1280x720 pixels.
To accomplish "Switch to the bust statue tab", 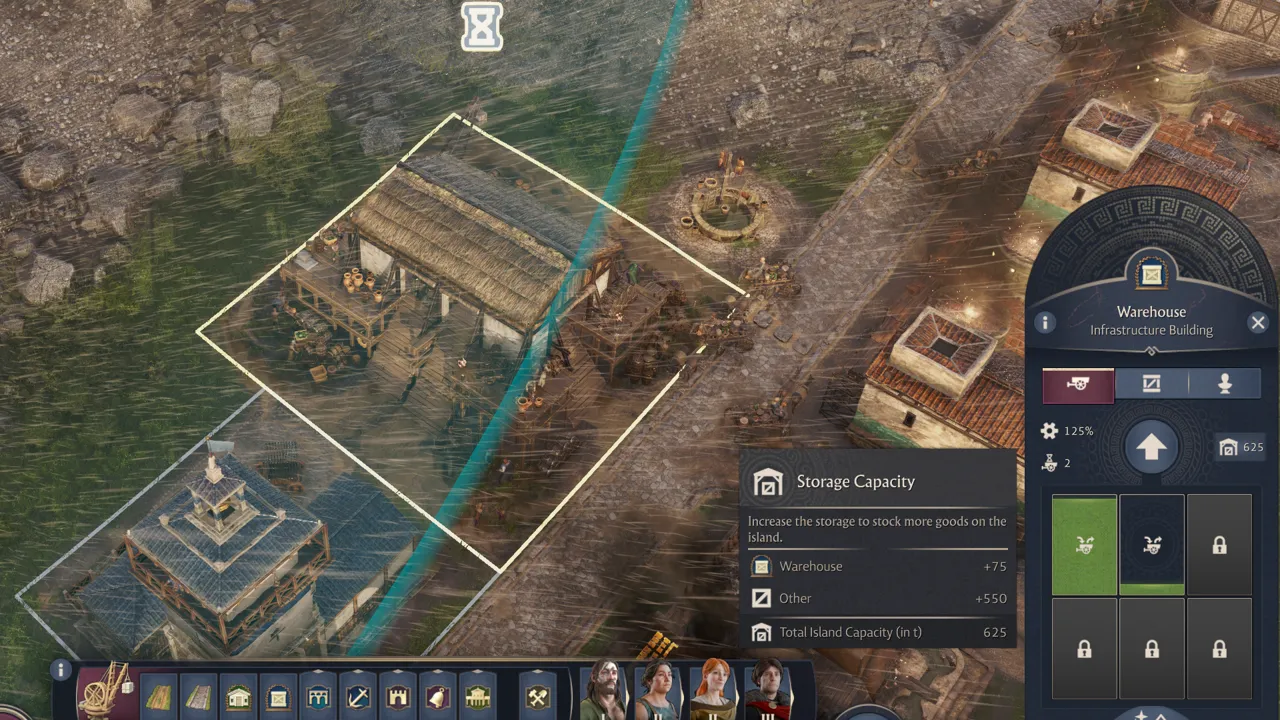I will point(1224,384).
